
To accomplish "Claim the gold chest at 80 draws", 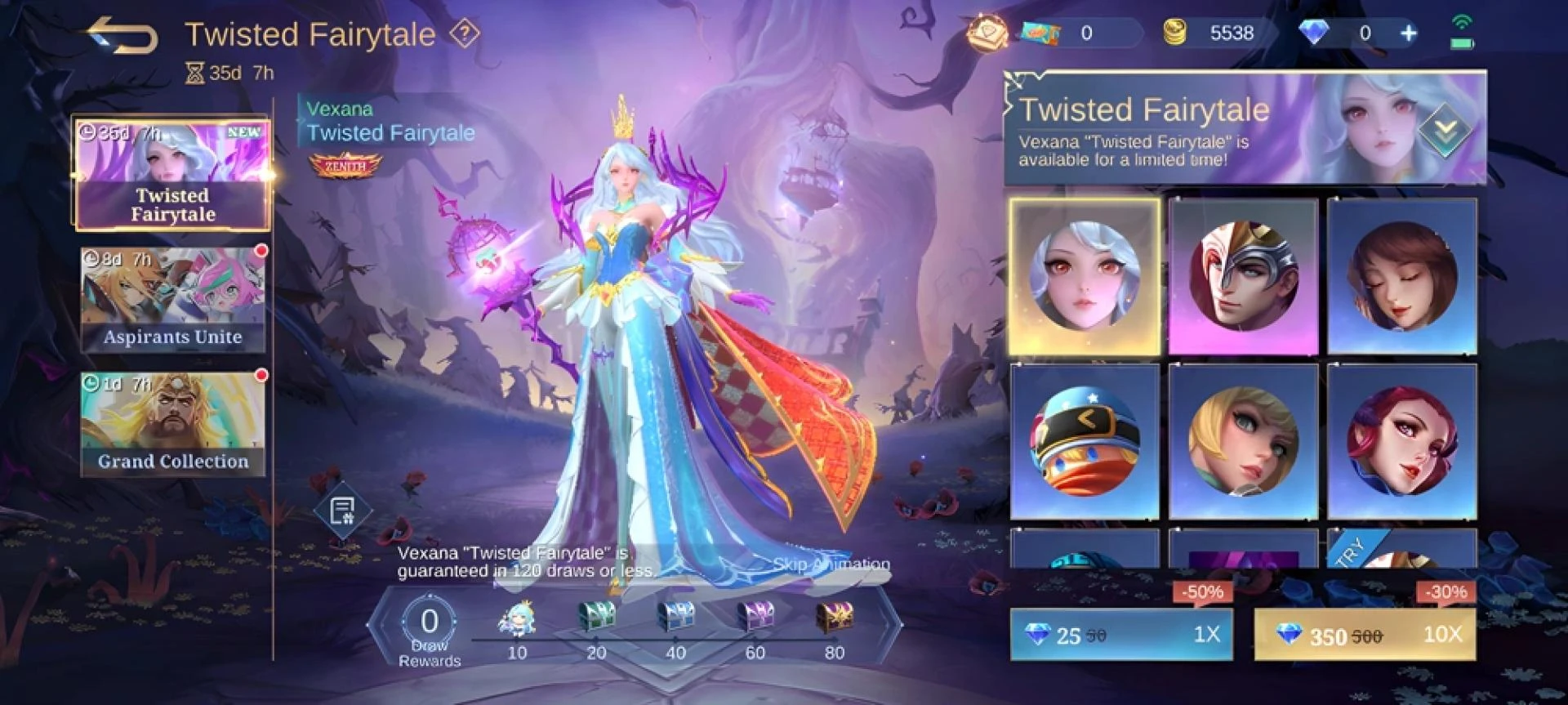I will pyautogui.click(x=834, y=618).
